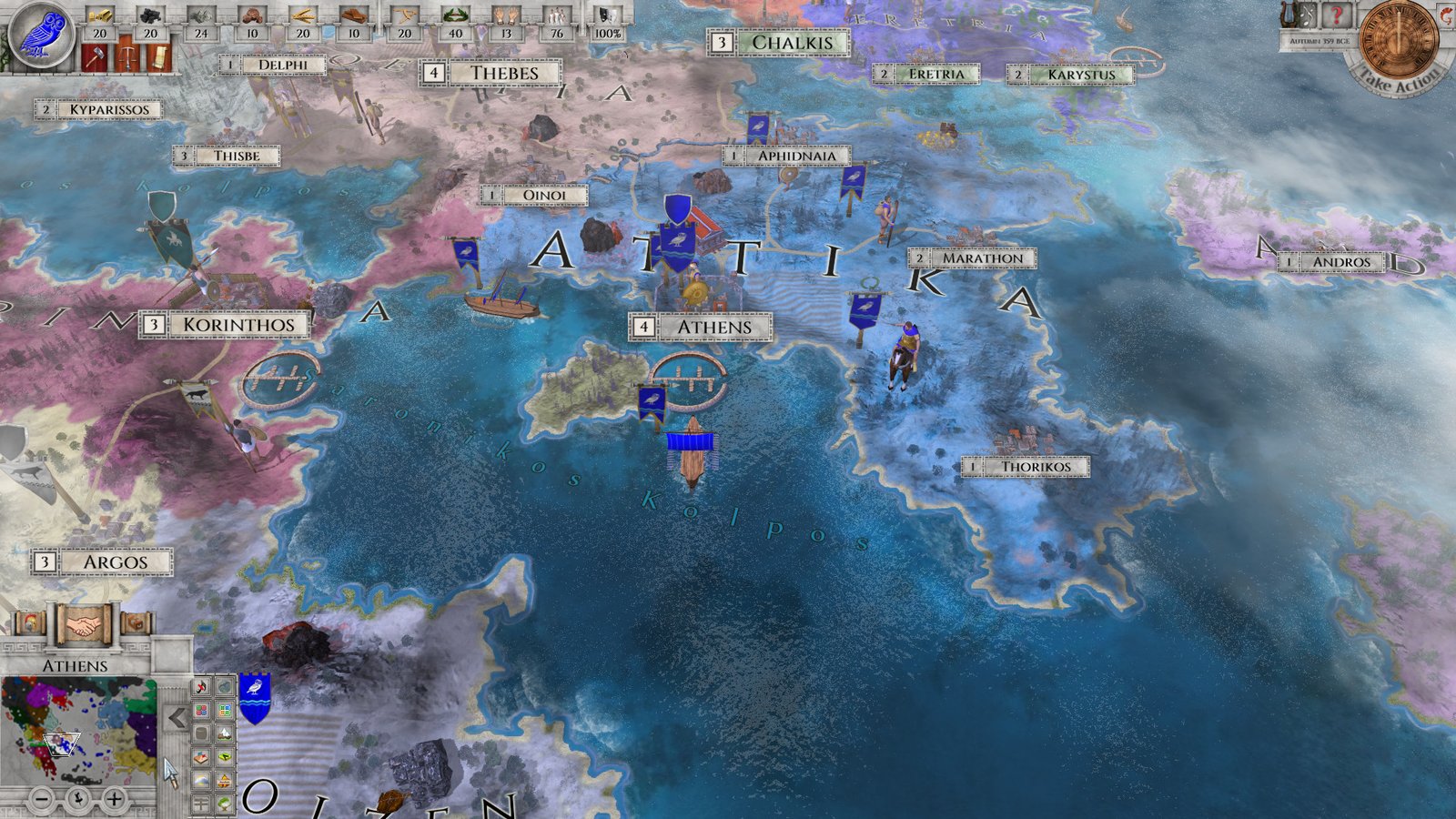Open the trade crate icon near Athens panel
The width and height of the screenshot is (1456, 819).
point(136,622)
